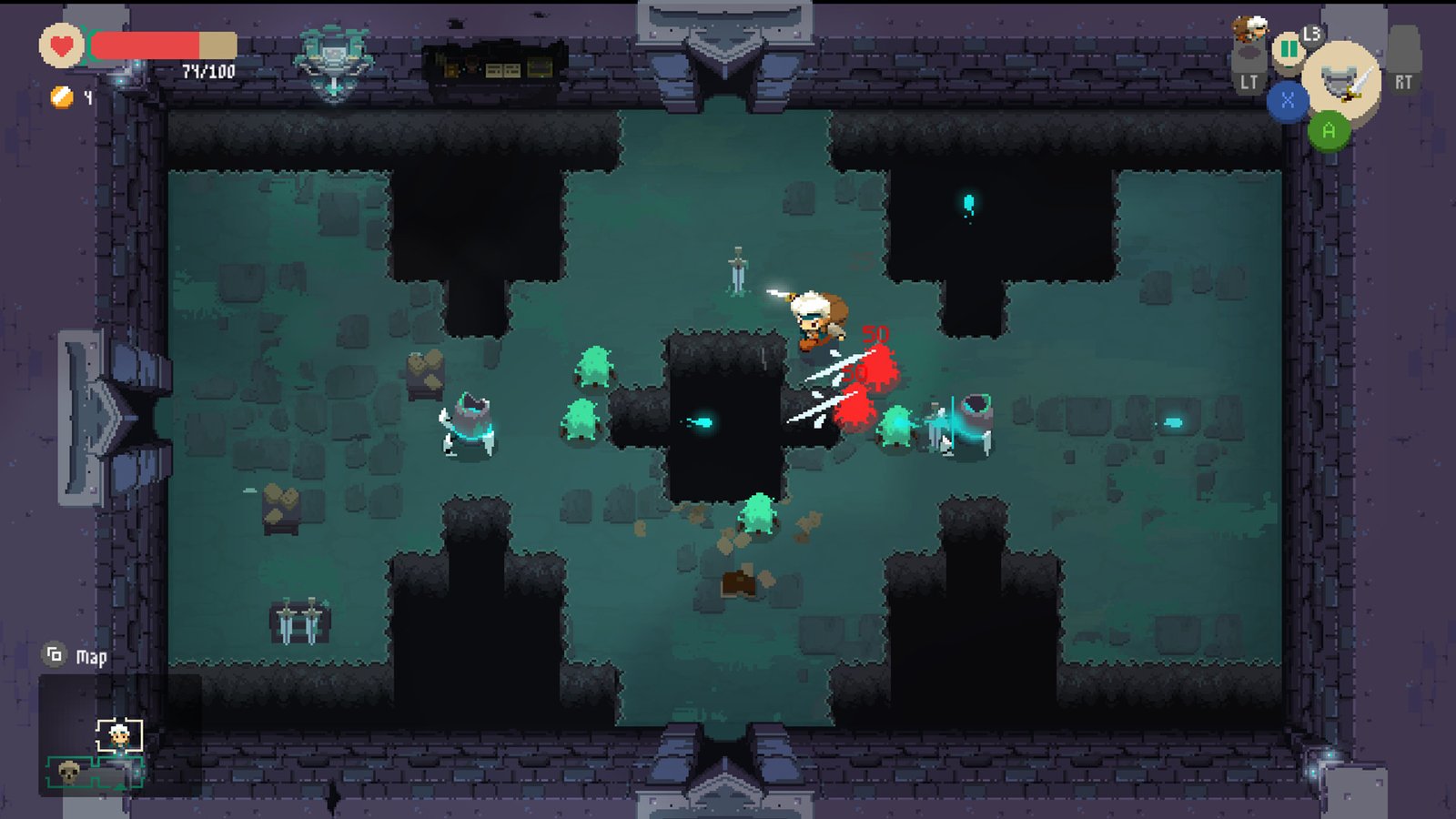Click the Map button icon
1456x819 pixels.
53,653
